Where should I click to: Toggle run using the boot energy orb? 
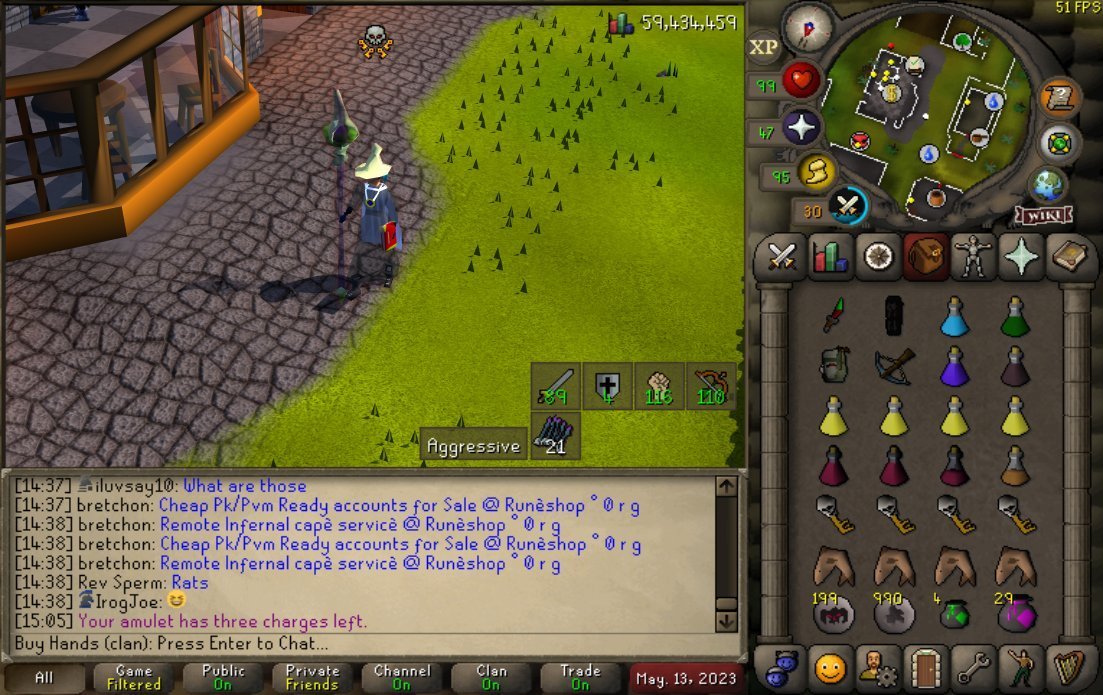[817, 173]
